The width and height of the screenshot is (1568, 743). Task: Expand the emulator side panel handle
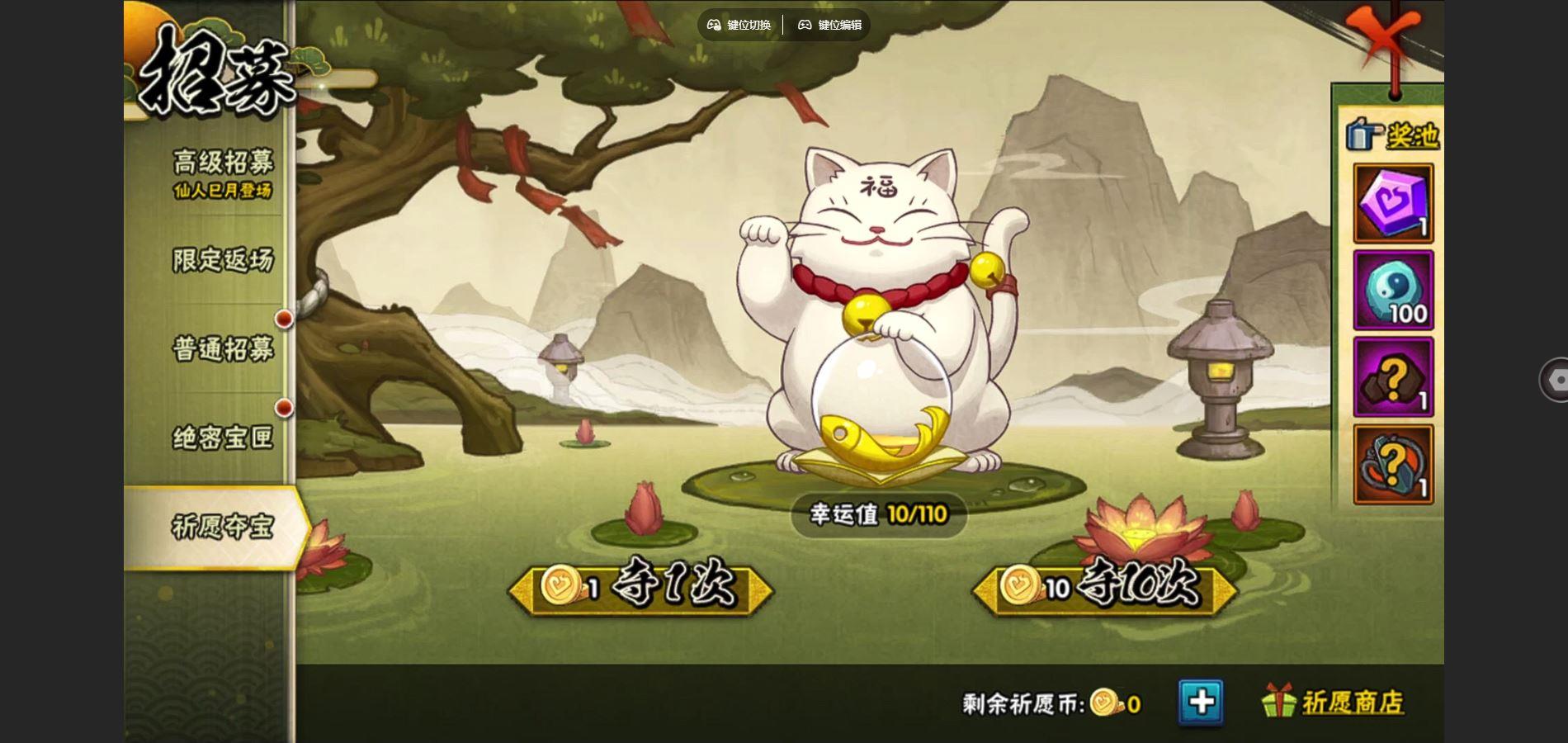click(x=1555, y=380)
